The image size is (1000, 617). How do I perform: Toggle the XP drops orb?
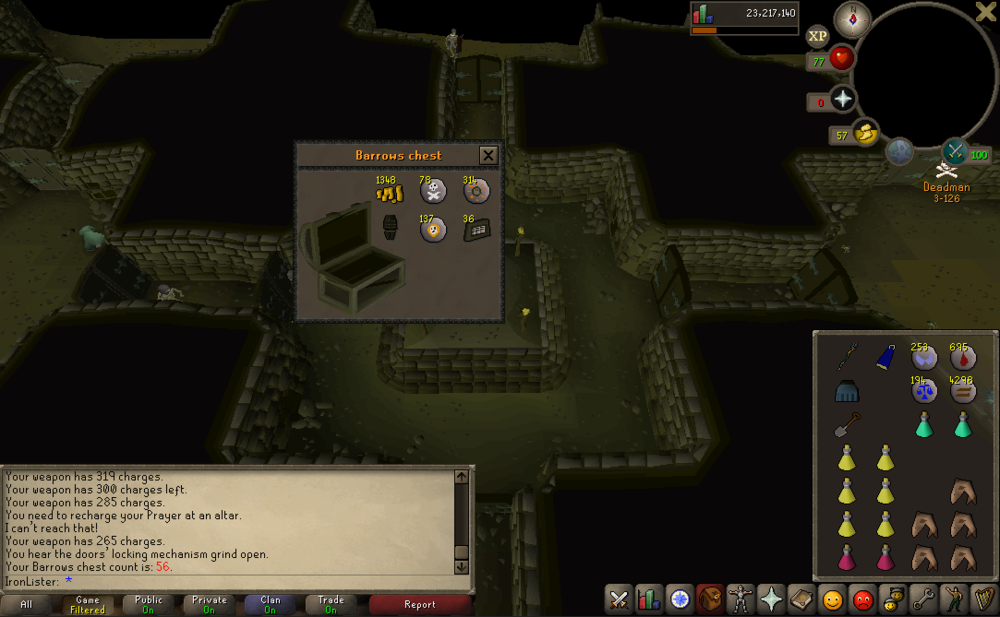click(818, 36)
